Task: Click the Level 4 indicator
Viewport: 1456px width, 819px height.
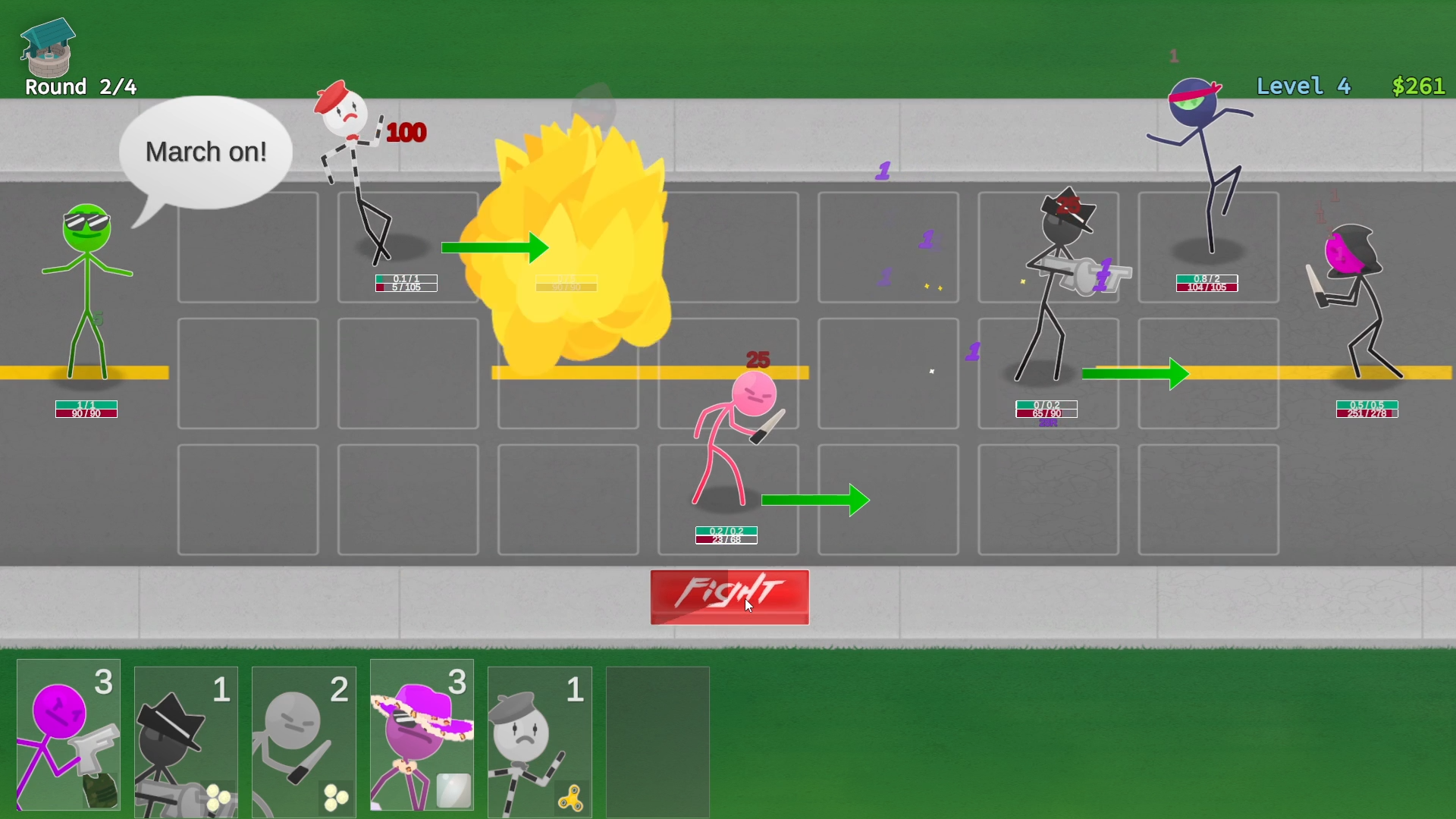Action: pyautogui.click(x=1303, y=86)
